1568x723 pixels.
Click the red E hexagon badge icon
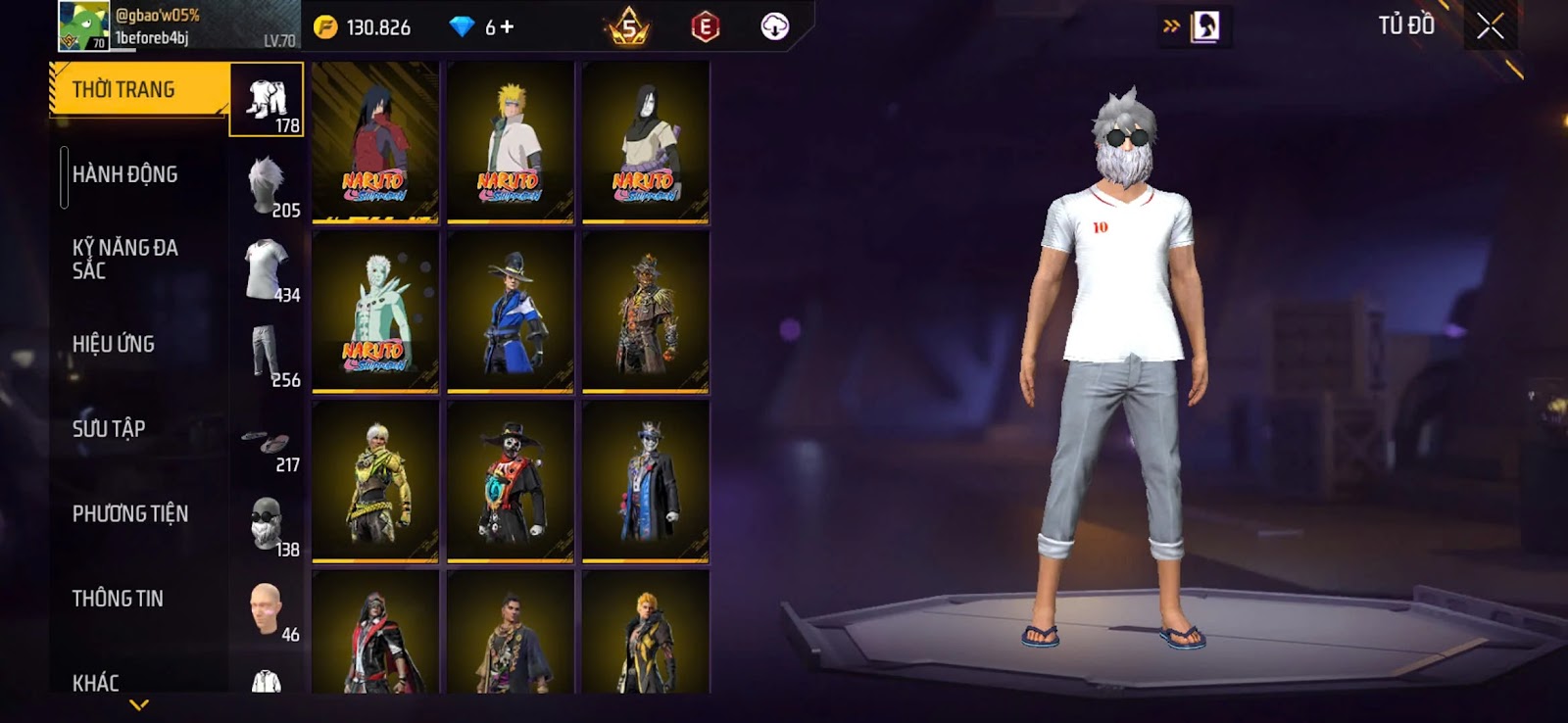point(705,27)
